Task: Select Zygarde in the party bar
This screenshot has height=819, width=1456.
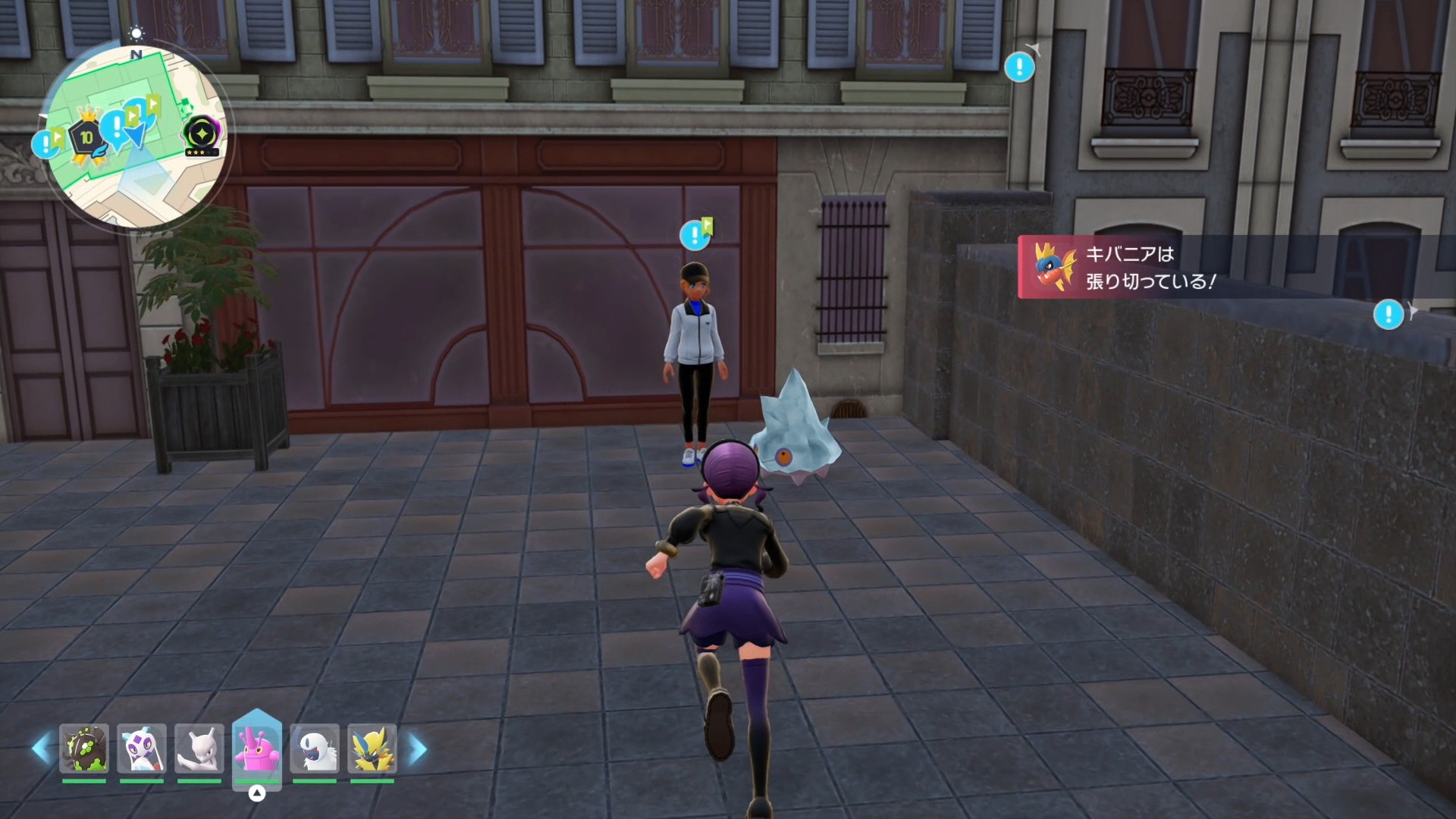Action: coord(84,748)
